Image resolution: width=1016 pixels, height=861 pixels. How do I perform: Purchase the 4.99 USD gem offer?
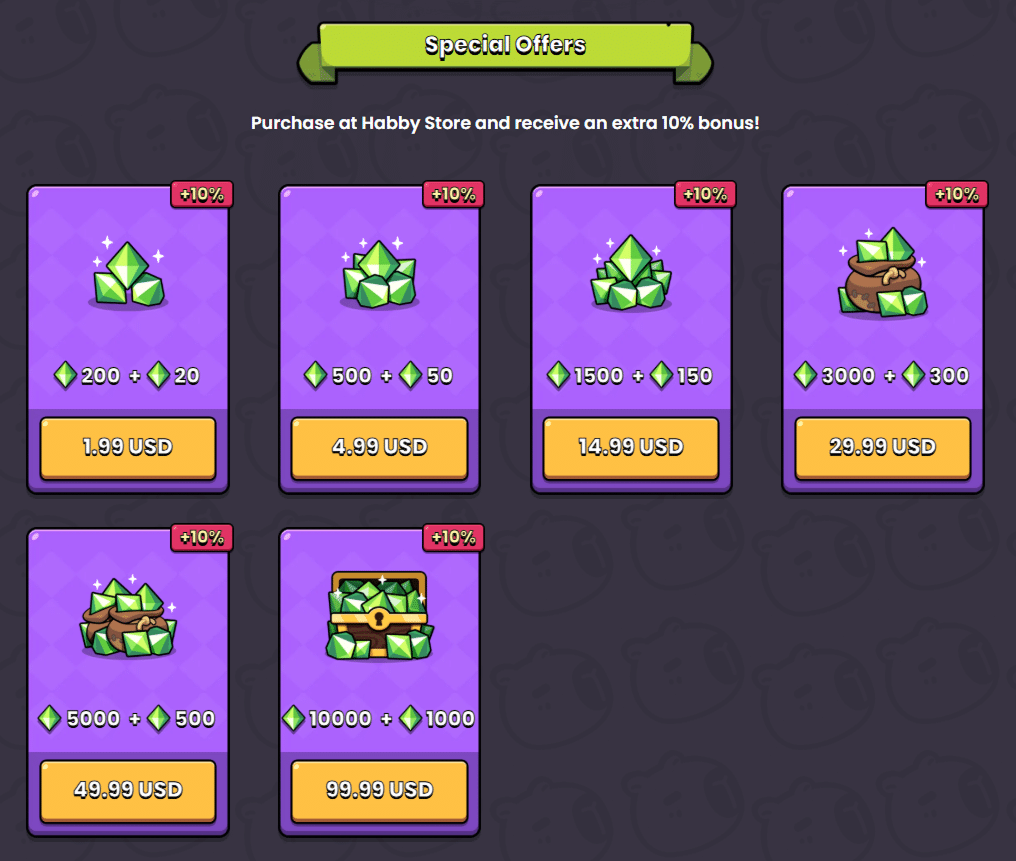coord(379,447)
